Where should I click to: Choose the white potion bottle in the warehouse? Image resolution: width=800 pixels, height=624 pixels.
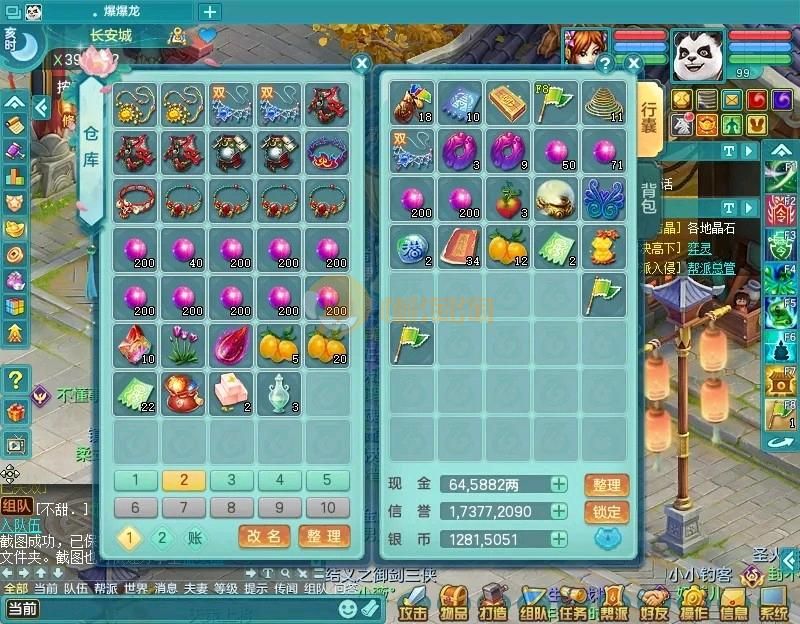(x=279, y=393)
